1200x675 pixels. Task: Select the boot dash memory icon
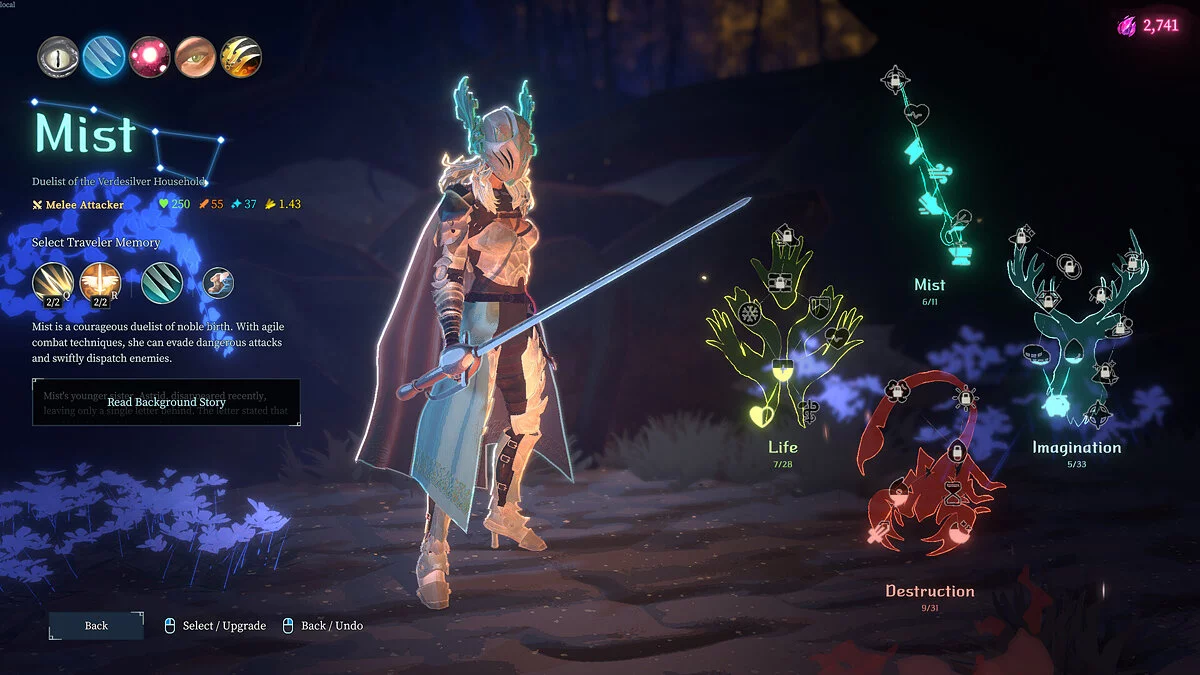(x=218, y=283)
